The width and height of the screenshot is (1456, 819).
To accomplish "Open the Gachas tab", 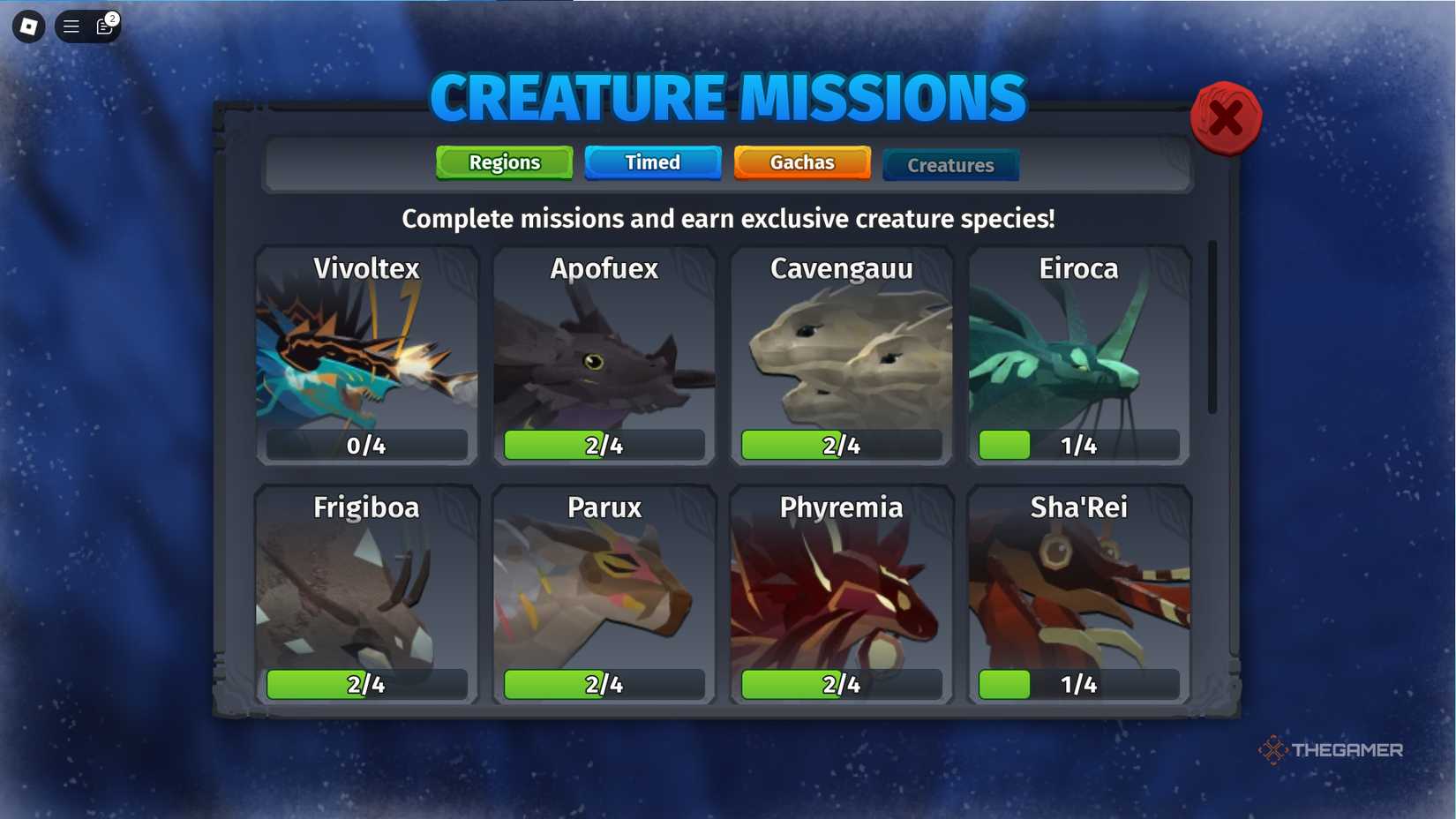I will tap(801, 162).
